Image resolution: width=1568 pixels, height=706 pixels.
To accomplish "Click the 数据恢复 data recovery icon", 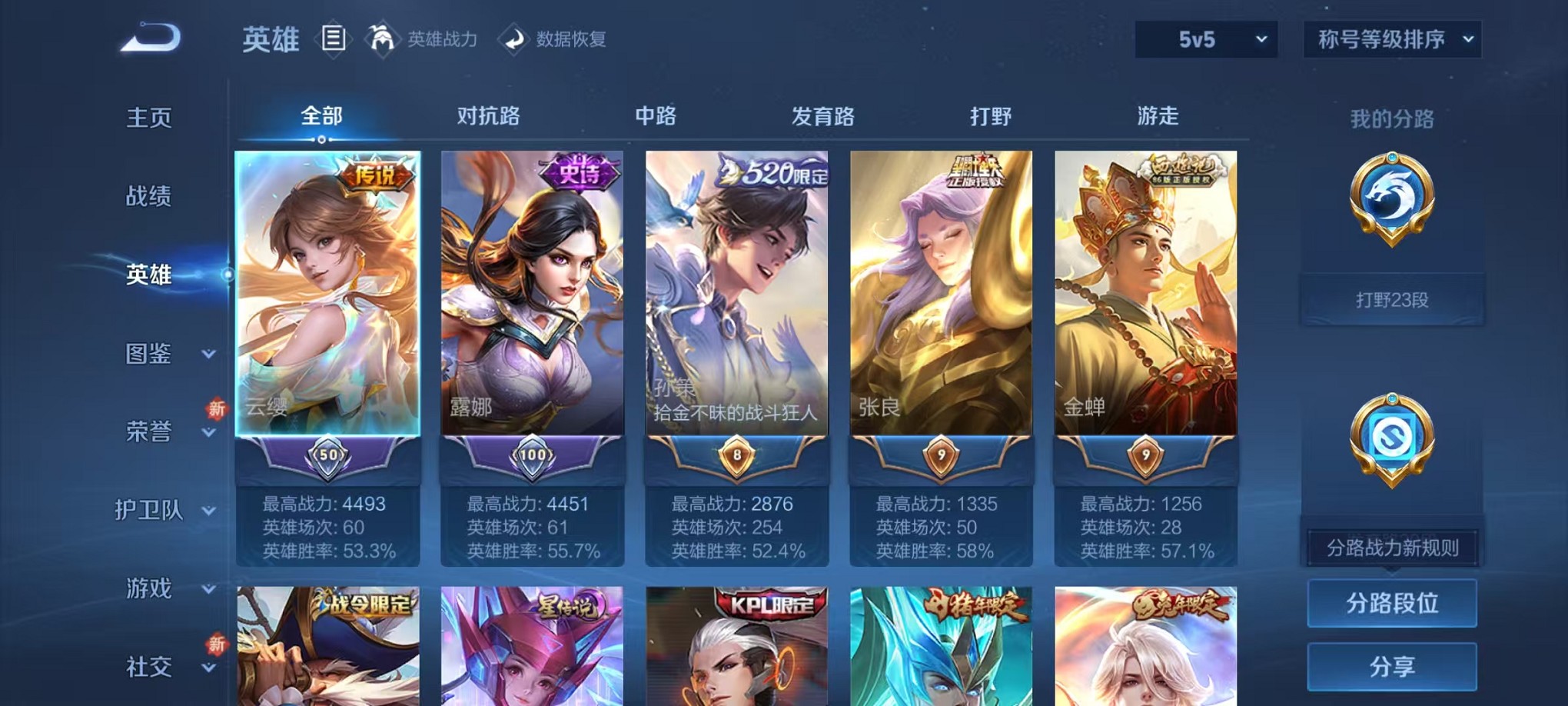I will [x=513, y=39].
